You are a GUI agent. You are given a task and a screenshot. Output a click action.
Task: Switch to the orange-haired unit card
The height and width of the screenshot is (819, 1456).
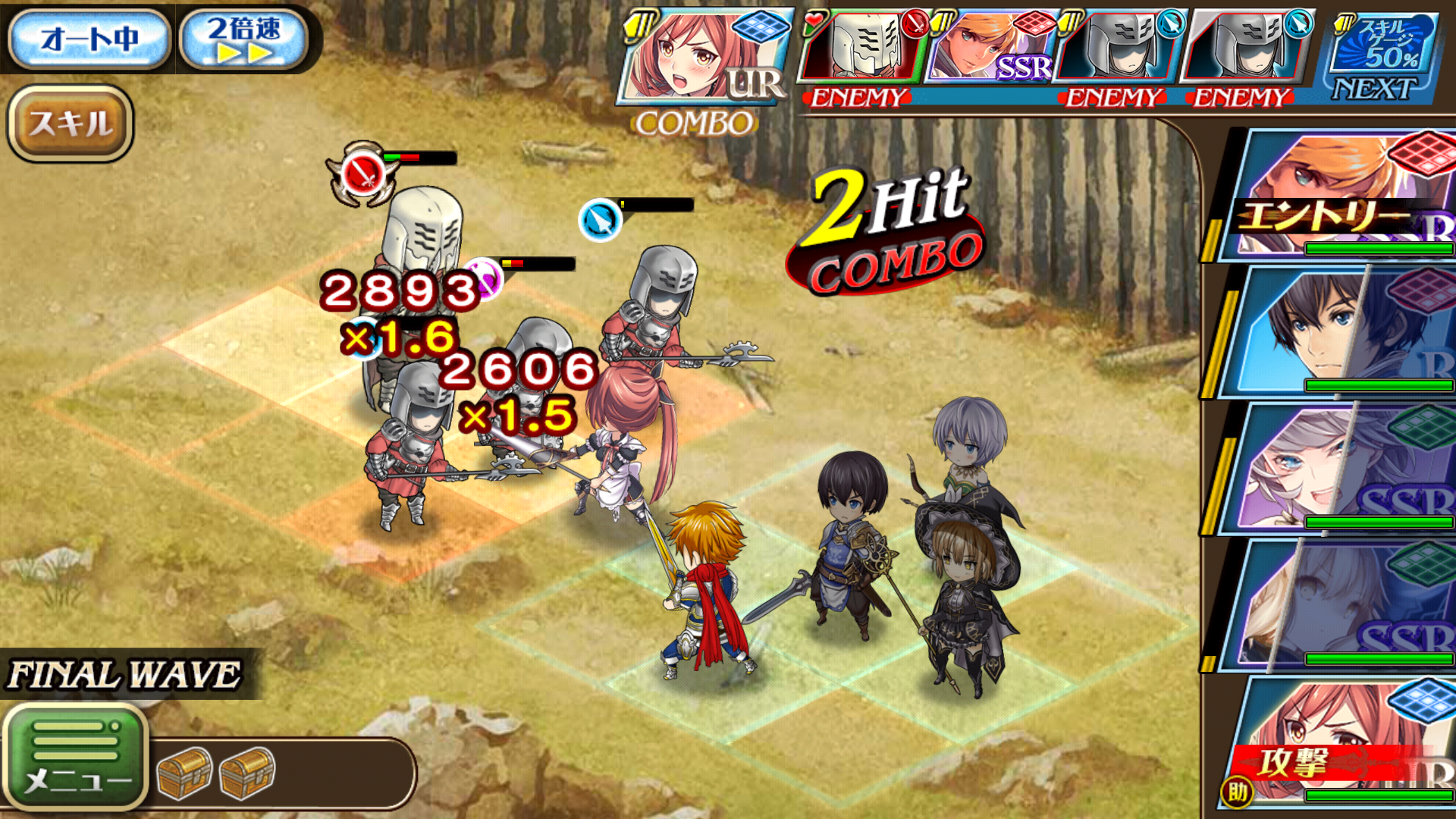1342,174
